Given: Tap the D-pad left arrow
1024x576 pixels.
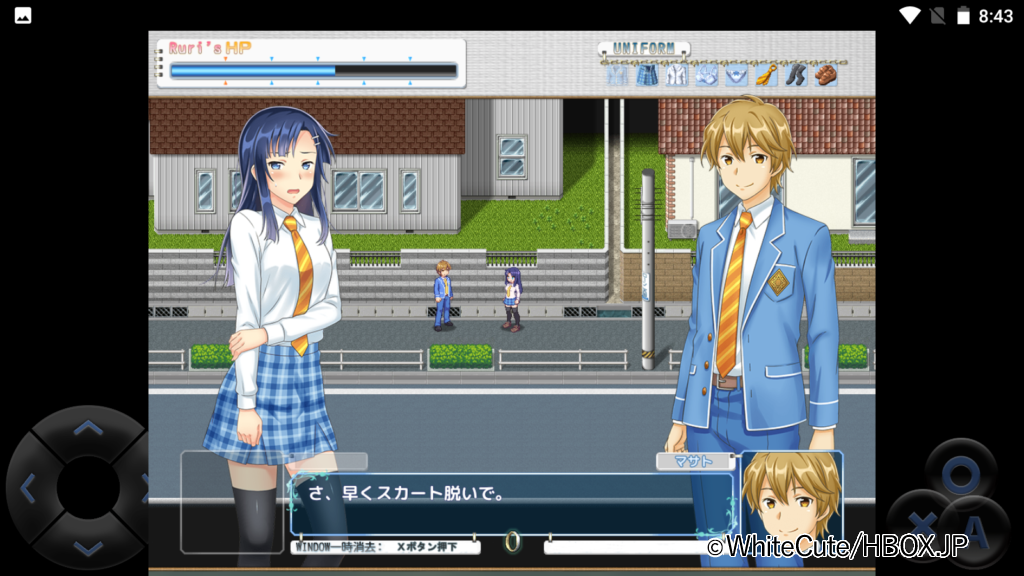Looking at the screenshot, I should (28, 489).
